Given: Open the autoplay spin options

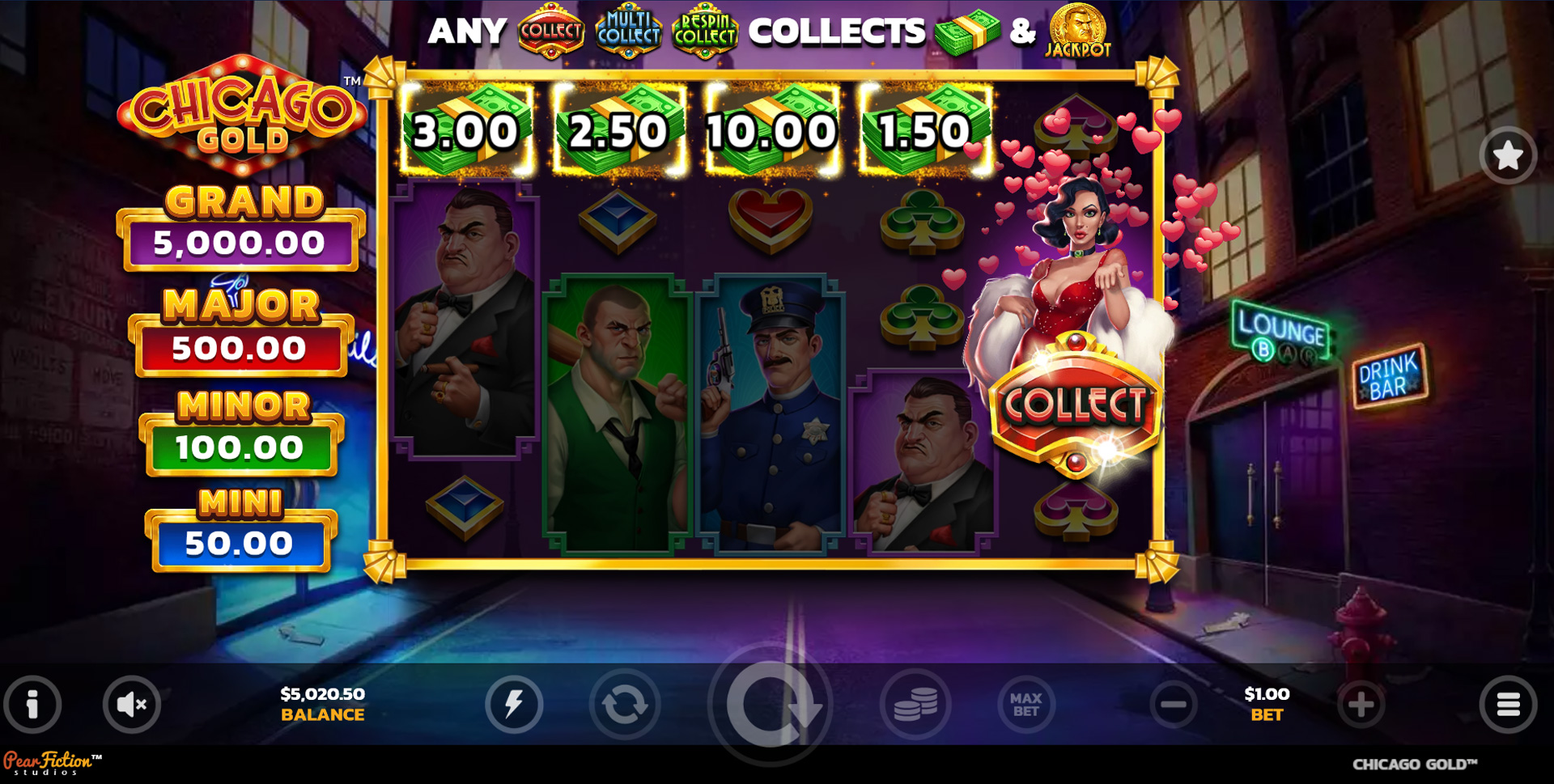Looking at the screenshot, I should (625, 704).
